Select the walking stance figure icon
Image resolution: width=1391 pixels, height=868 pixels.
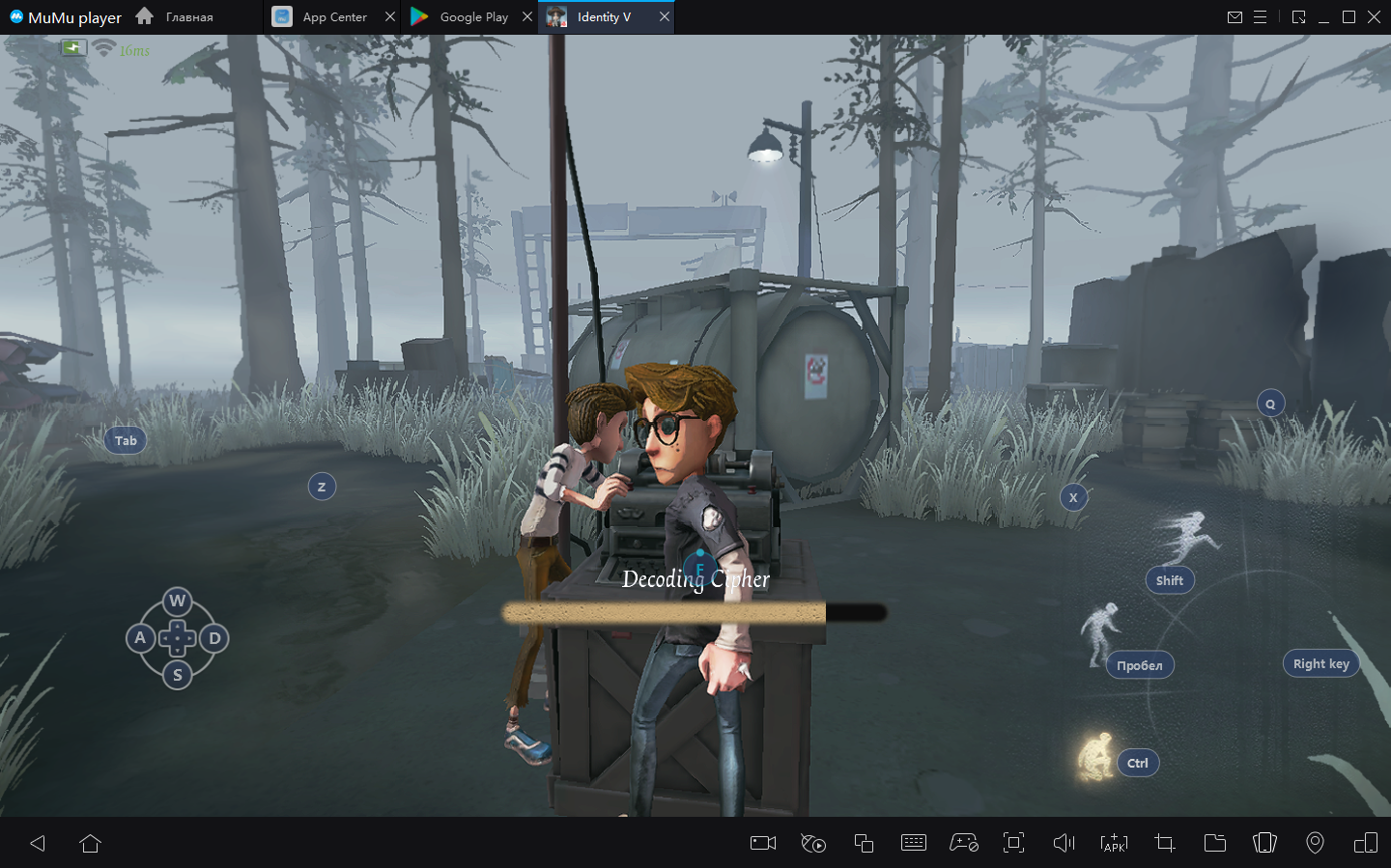coord(1100,632)
